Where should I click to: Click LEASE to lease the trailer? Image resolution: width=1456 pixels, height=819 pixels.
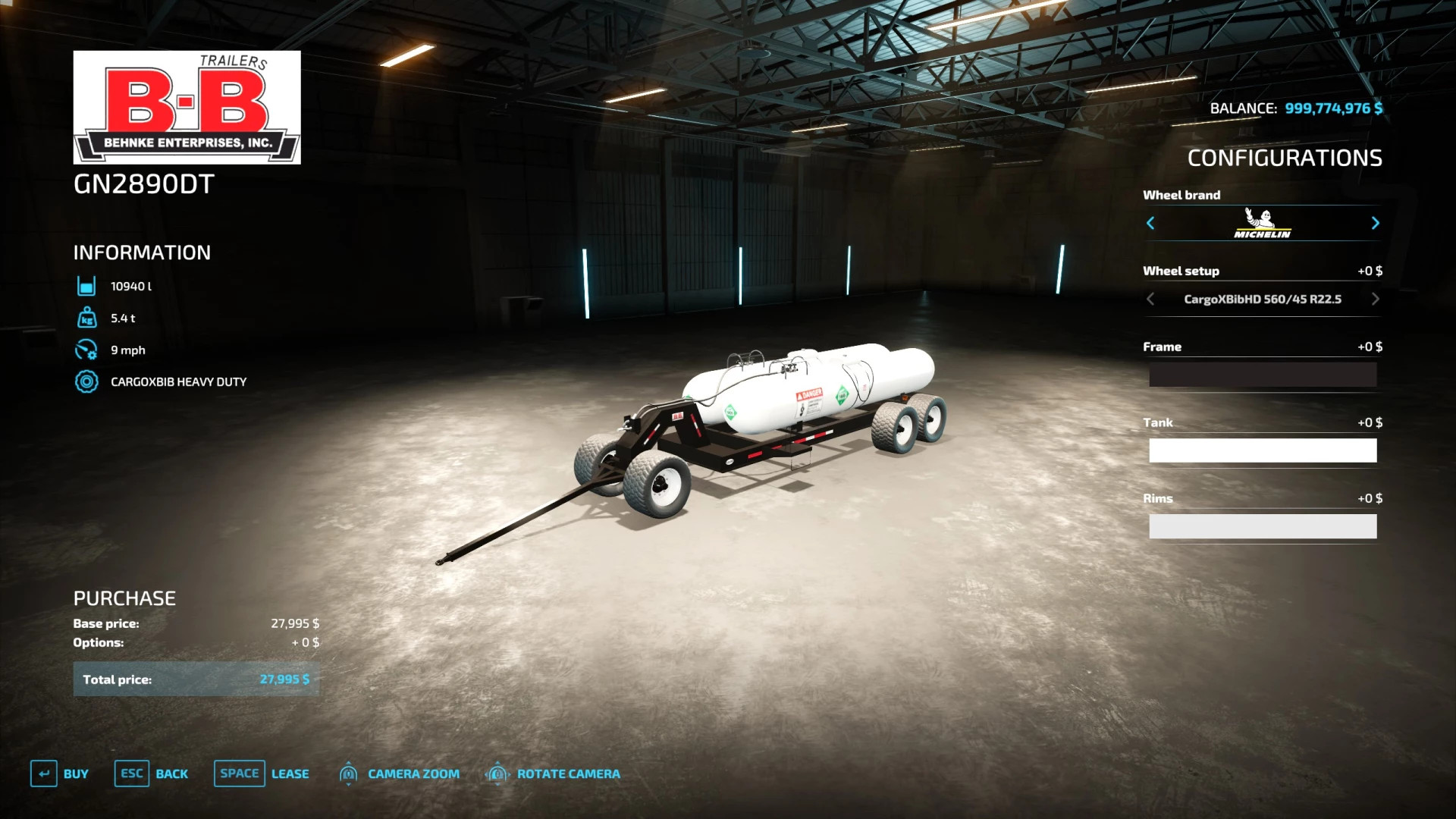[290, 773]
